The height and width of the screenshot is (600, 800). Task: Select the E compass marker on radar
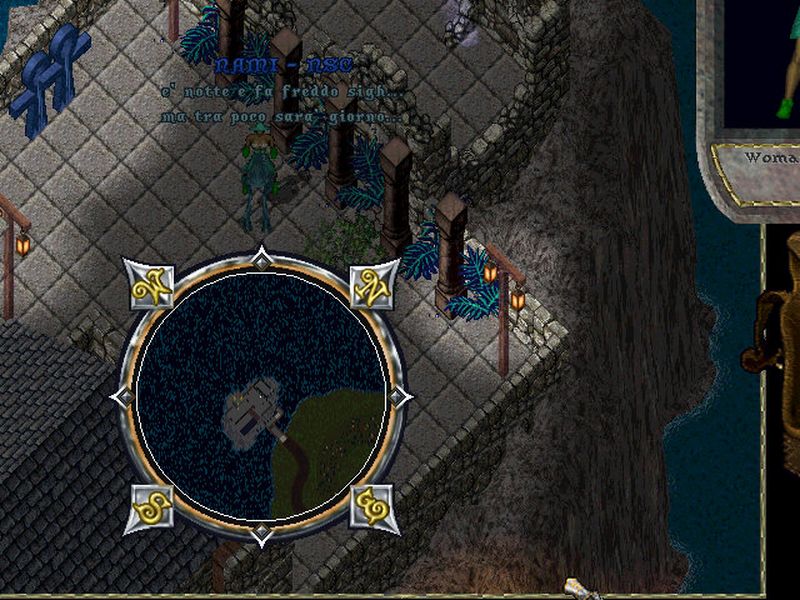(x=374, y=510)
